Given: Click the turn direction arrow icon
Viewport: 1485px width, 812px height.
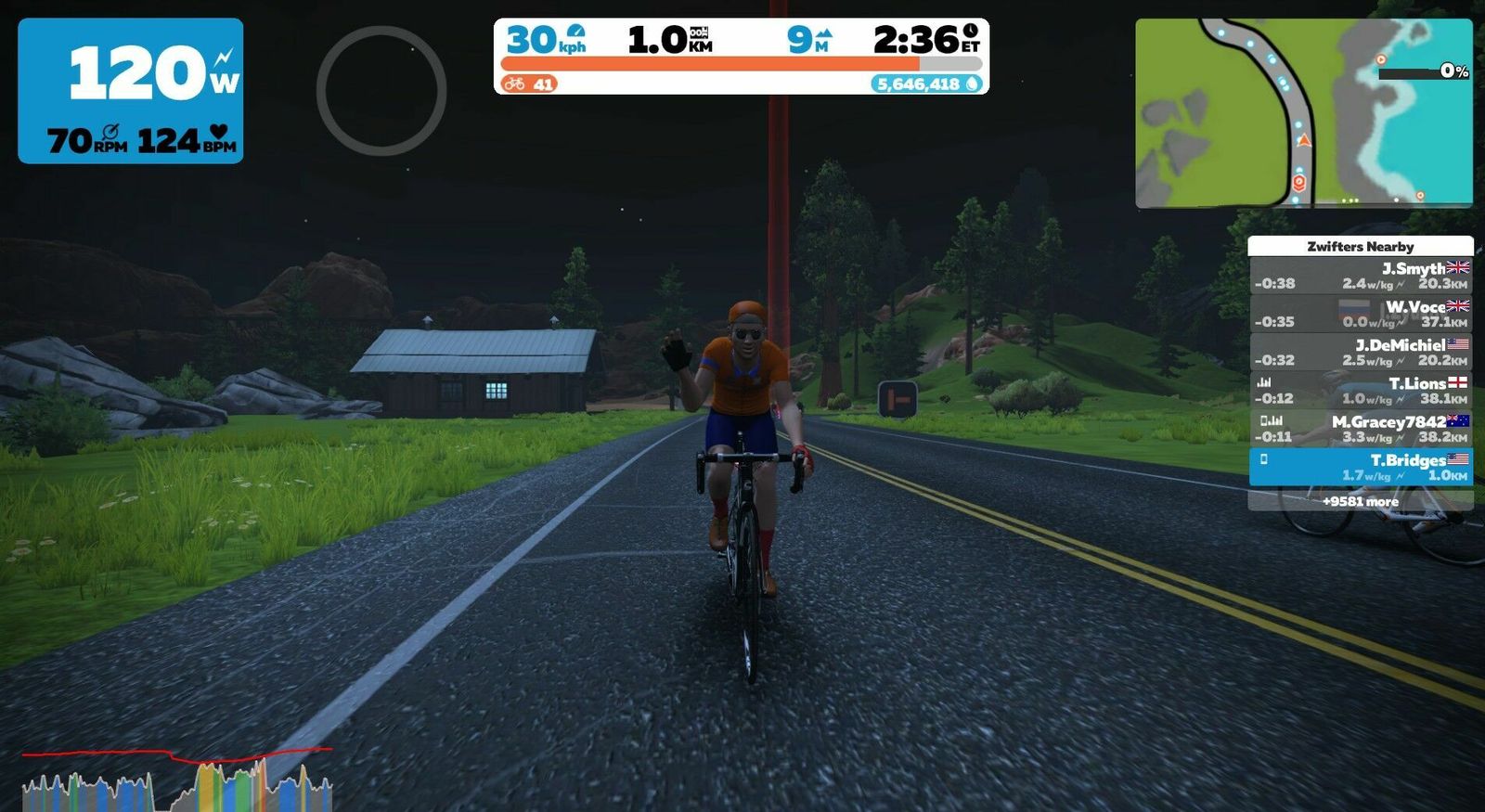Looking at the screenshot, I should coord(897,399).
